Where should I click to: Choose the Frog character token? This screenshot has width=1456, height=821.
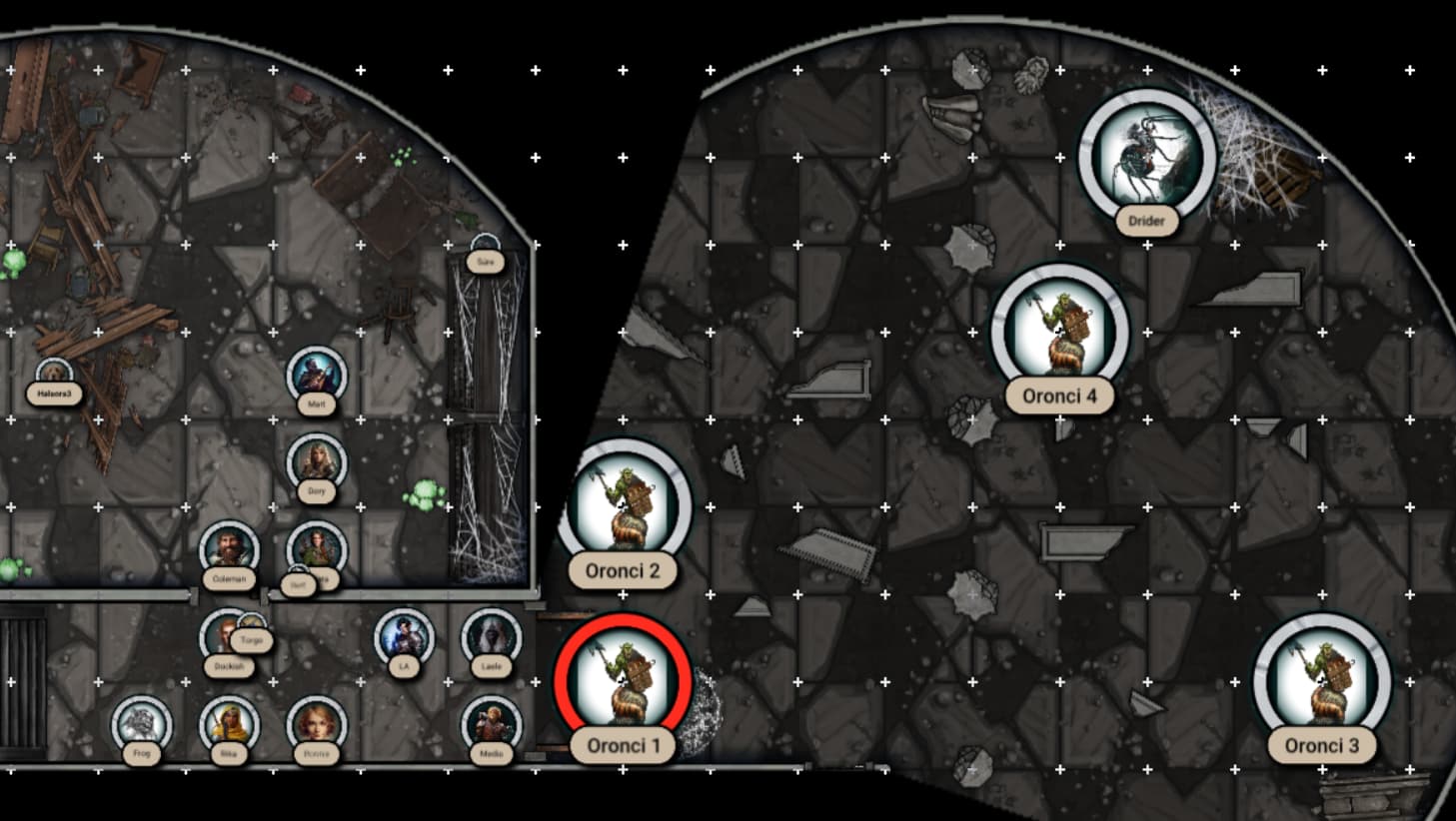point(141,724)
